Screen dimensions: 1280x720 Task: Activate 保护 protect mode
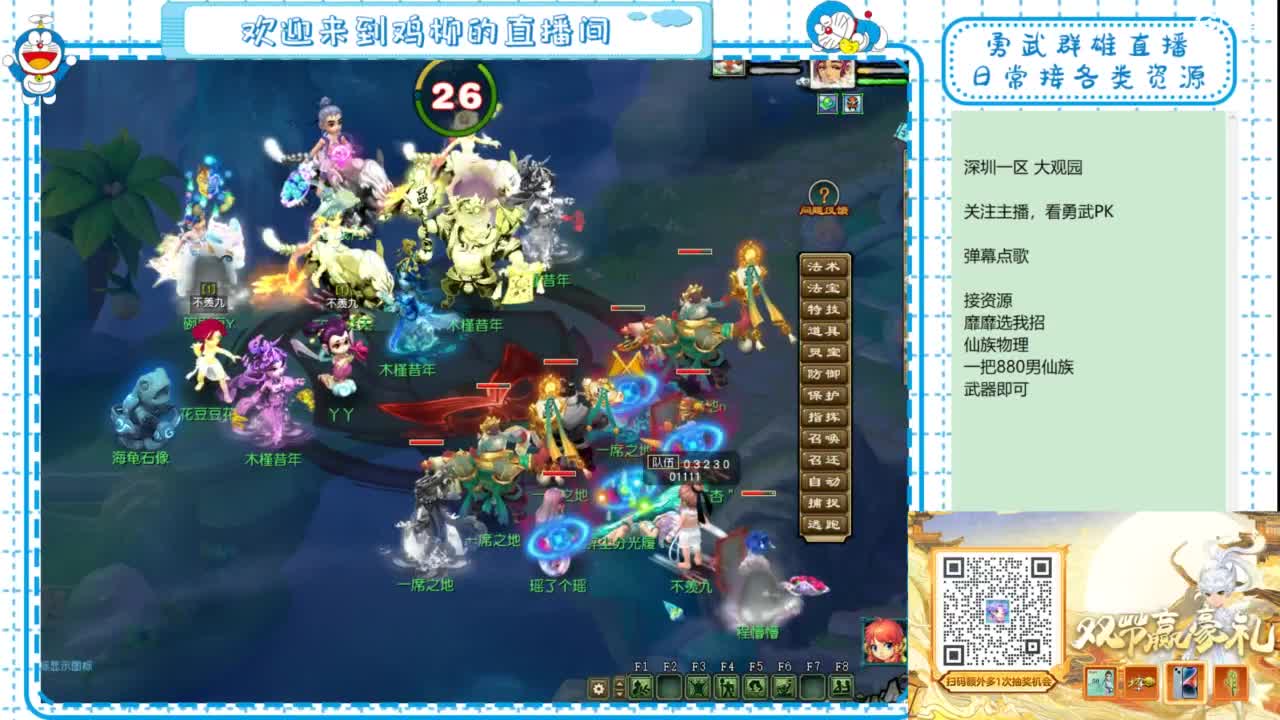(x=822, y=397)
